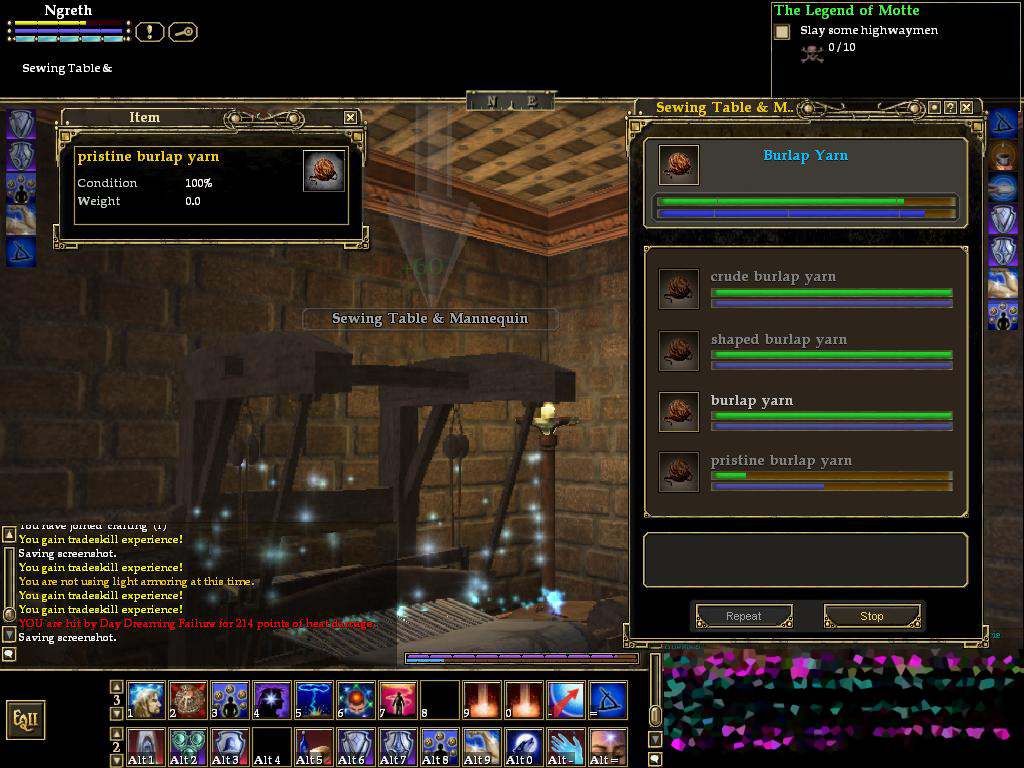
Task: Click the Repeat crafting button
Action: point(744,616)
